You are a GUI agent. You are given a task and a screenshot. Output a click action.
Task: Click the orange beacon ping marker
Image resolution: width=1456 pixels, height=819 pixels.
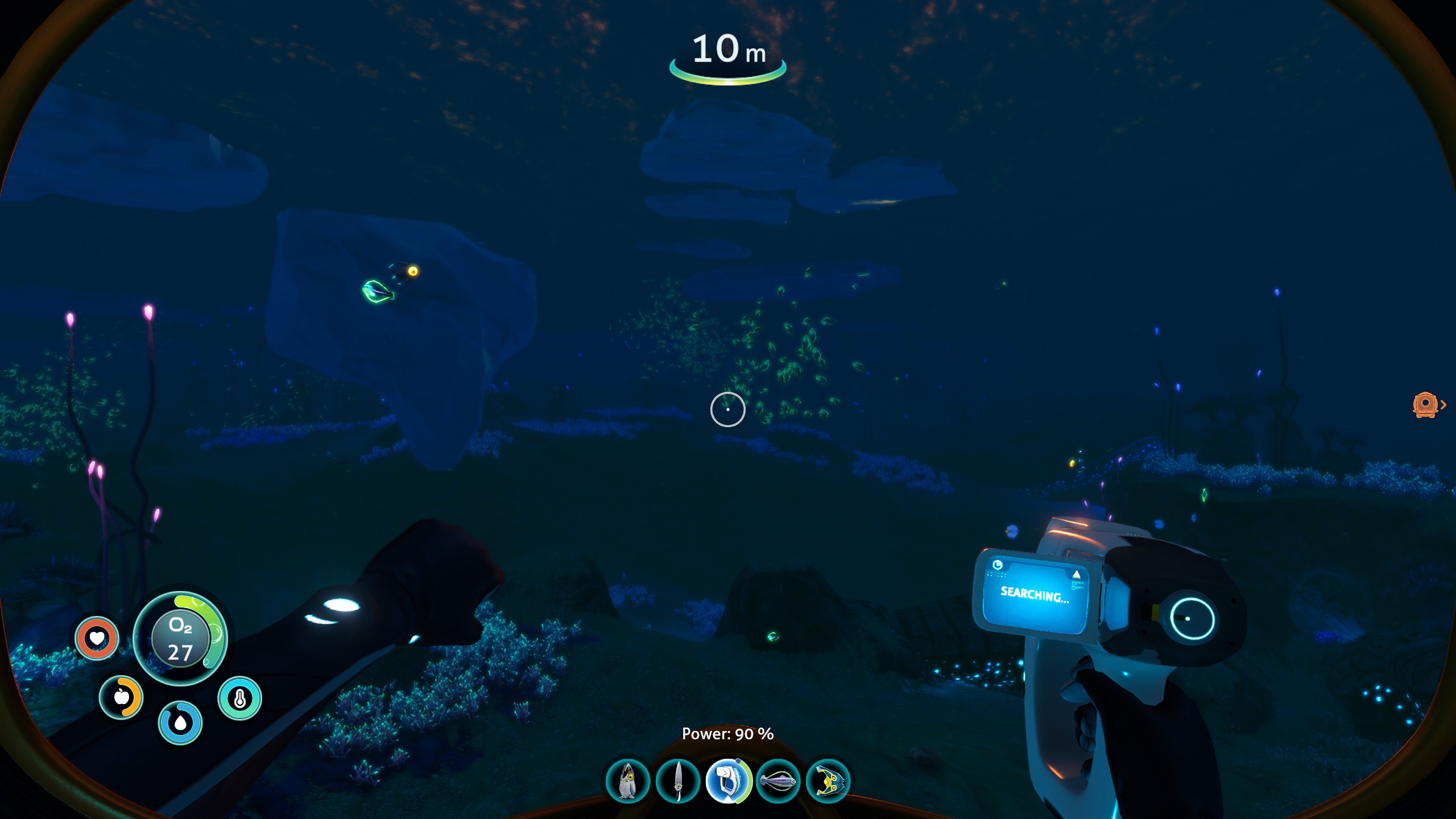[x=1425, y=405]
